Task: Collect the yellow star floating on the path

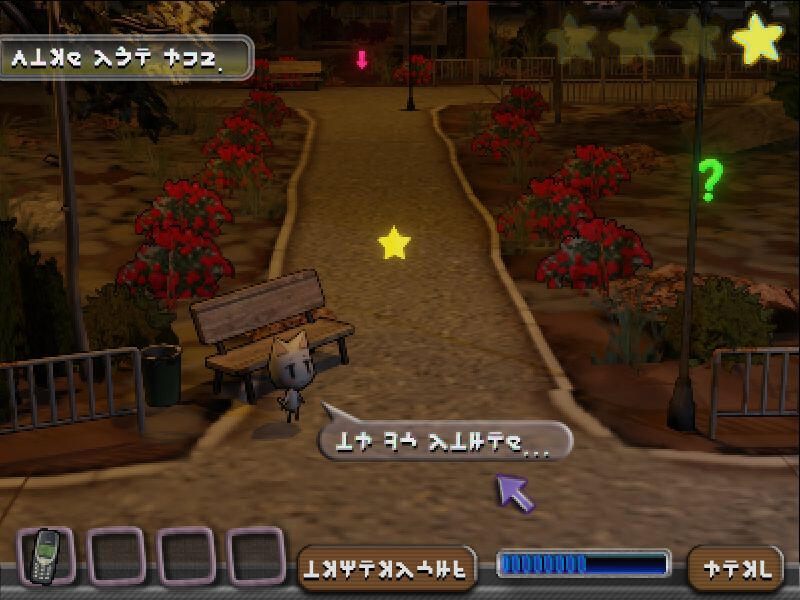Action: click(395, 243)
